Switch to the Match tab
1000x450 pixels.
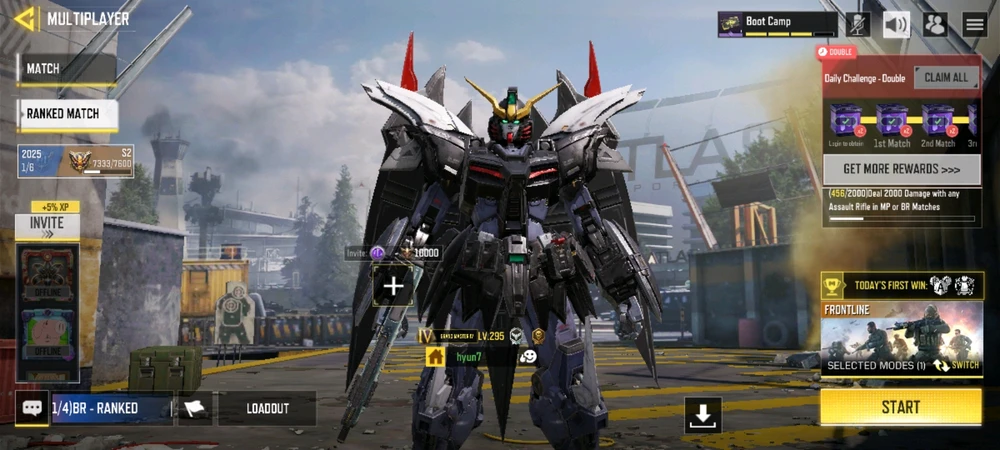[67, 69]
